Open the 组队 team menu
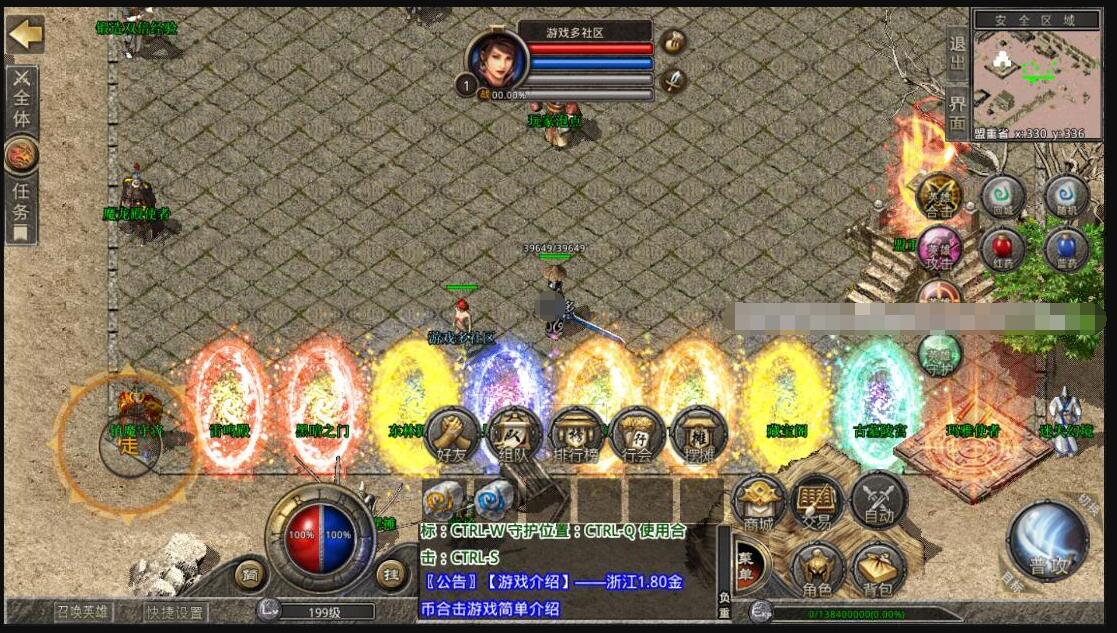 (514, 436)
